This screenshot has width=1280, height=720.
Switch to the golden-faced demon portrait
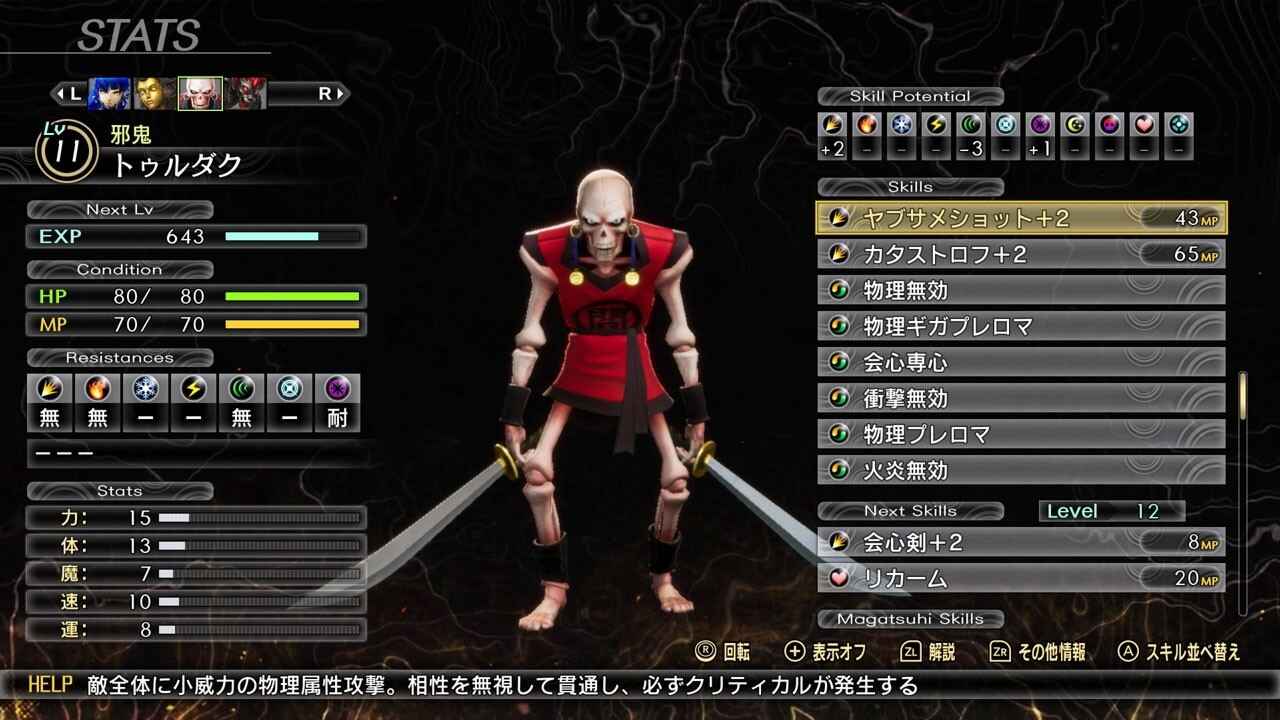click(x=155, y=94)
